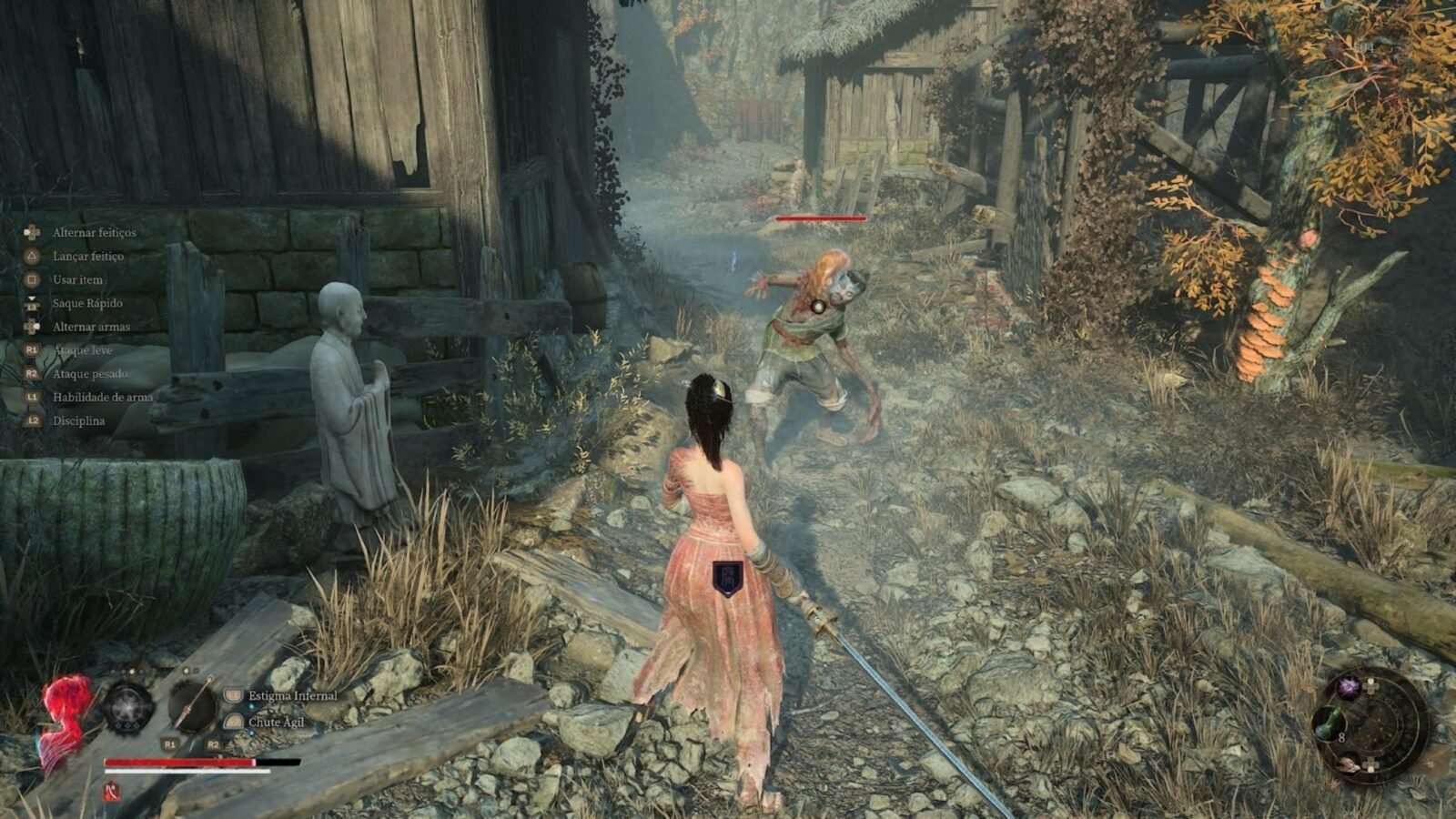This screenshot has width=1456, height=819.
Task: Pick the pale shell item in the wheel
Action: 1349,763
